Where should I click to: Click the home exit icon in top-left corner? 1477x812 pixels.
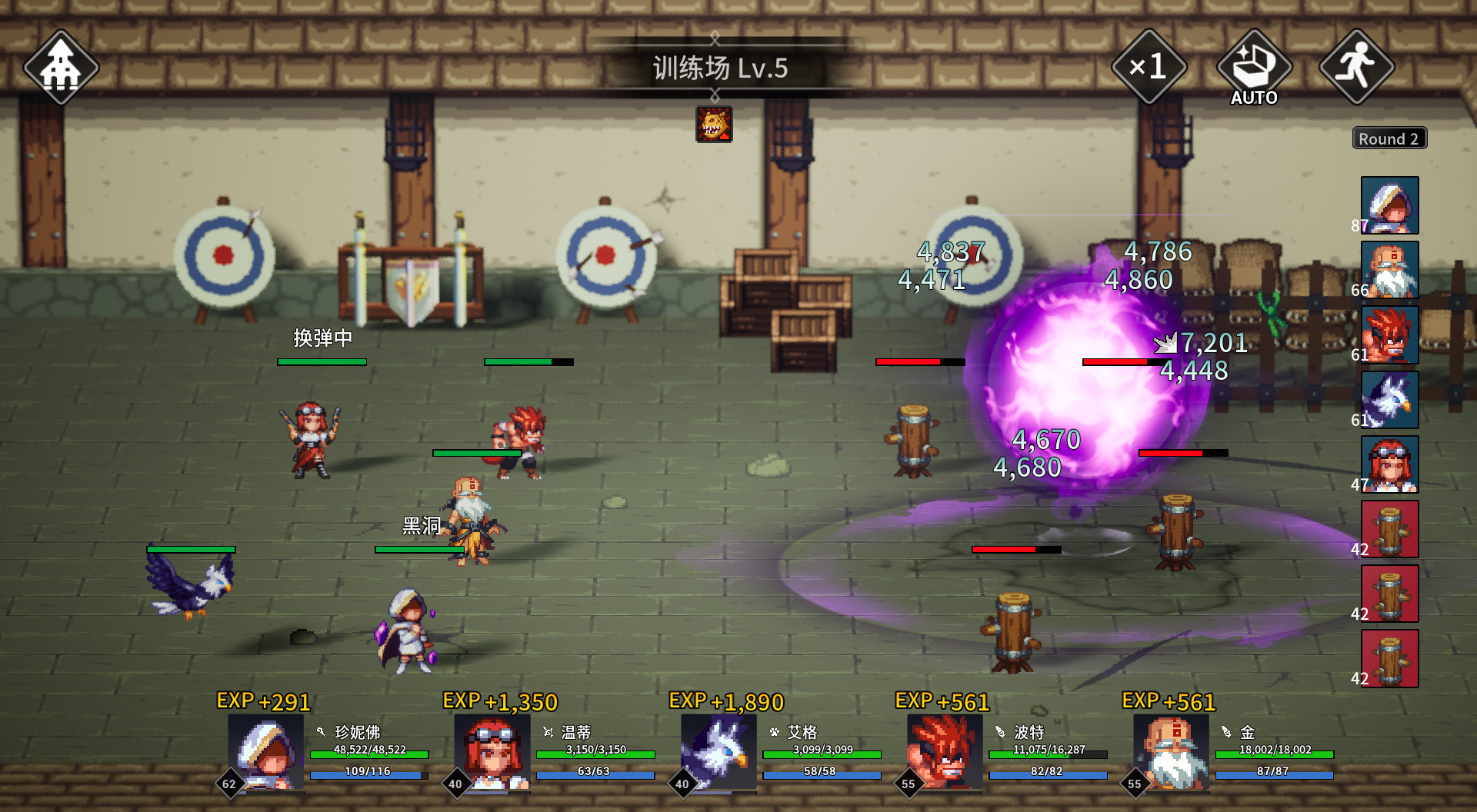click(62, 67)
